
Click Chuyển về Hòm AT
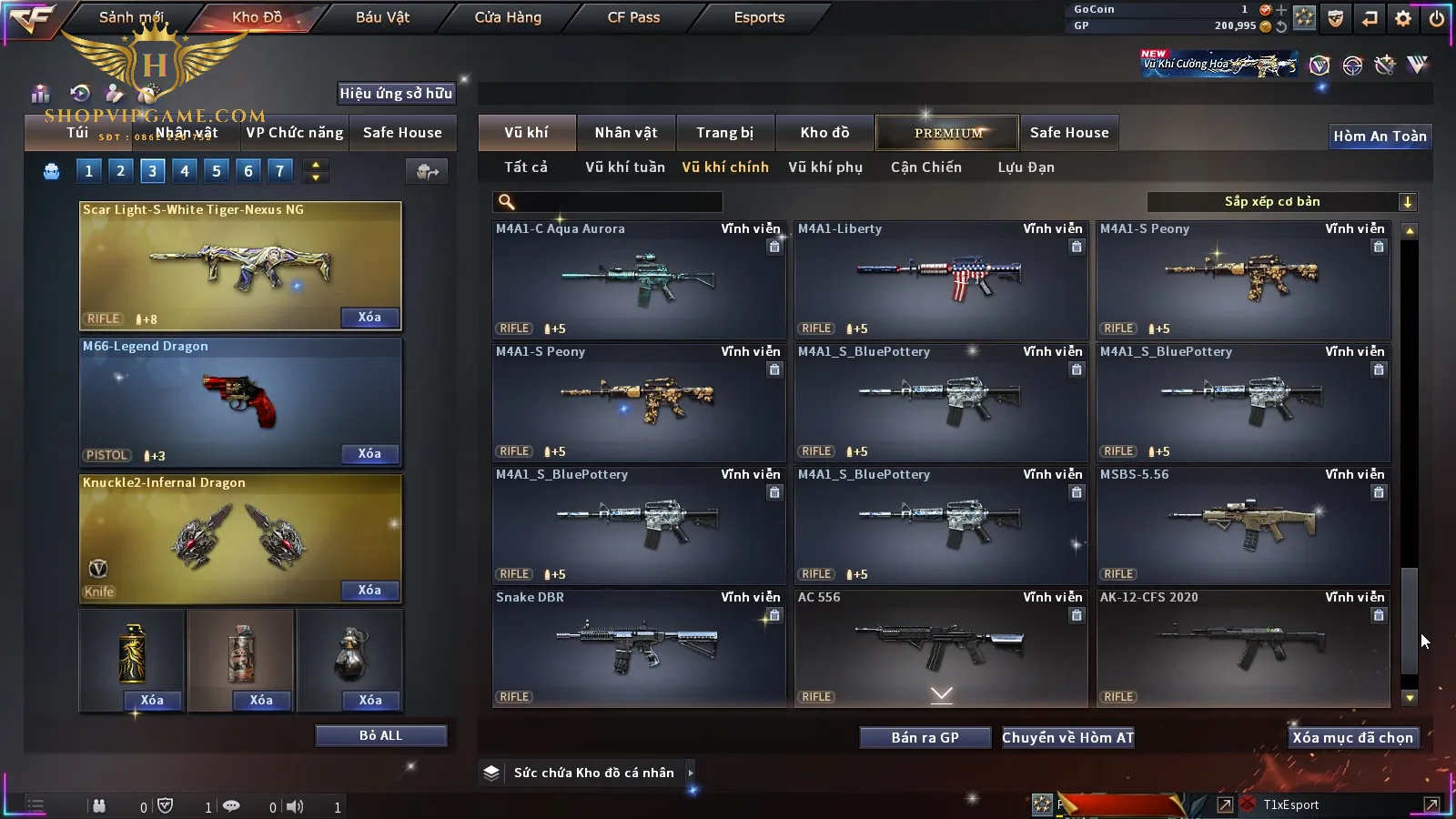tap(1067, 738)
